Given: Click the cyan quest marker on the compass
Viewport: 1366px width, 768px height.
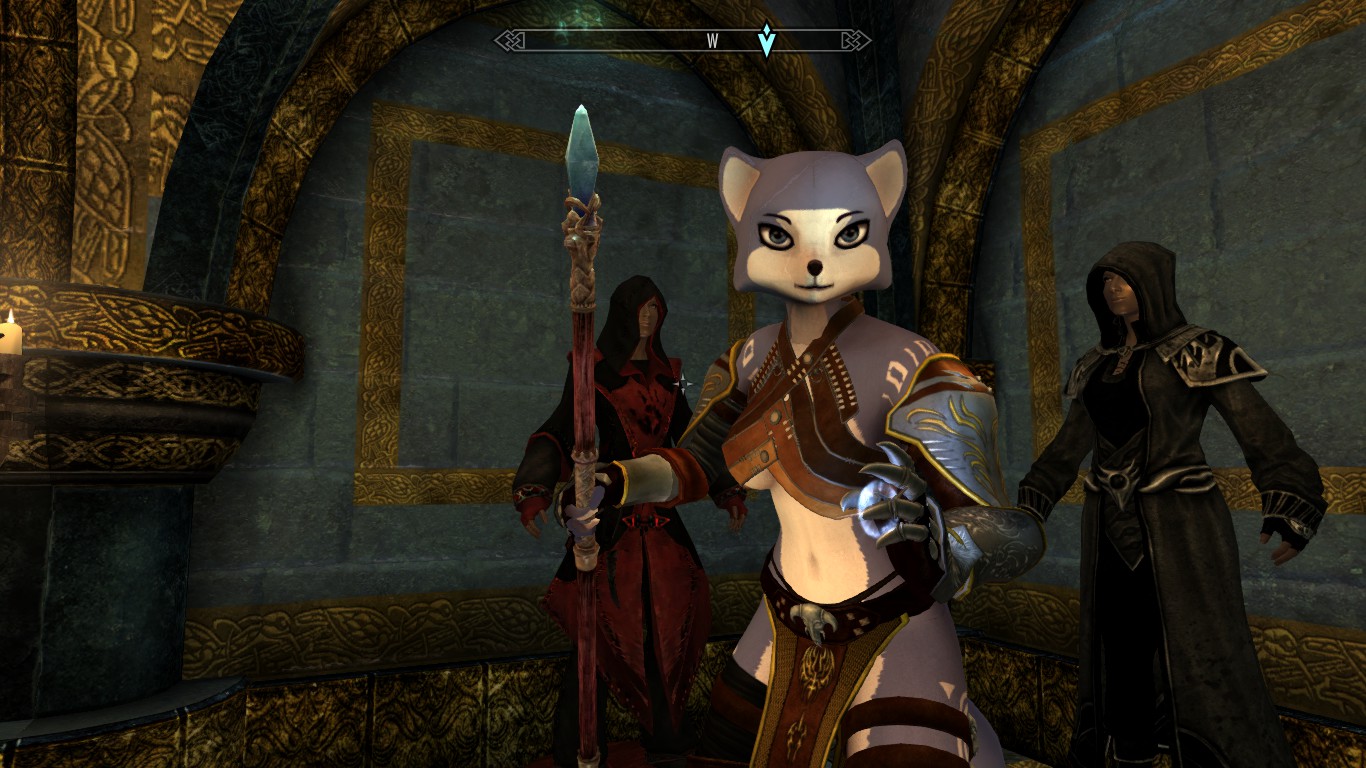Looking at the screenshot, I should (766, 40).
